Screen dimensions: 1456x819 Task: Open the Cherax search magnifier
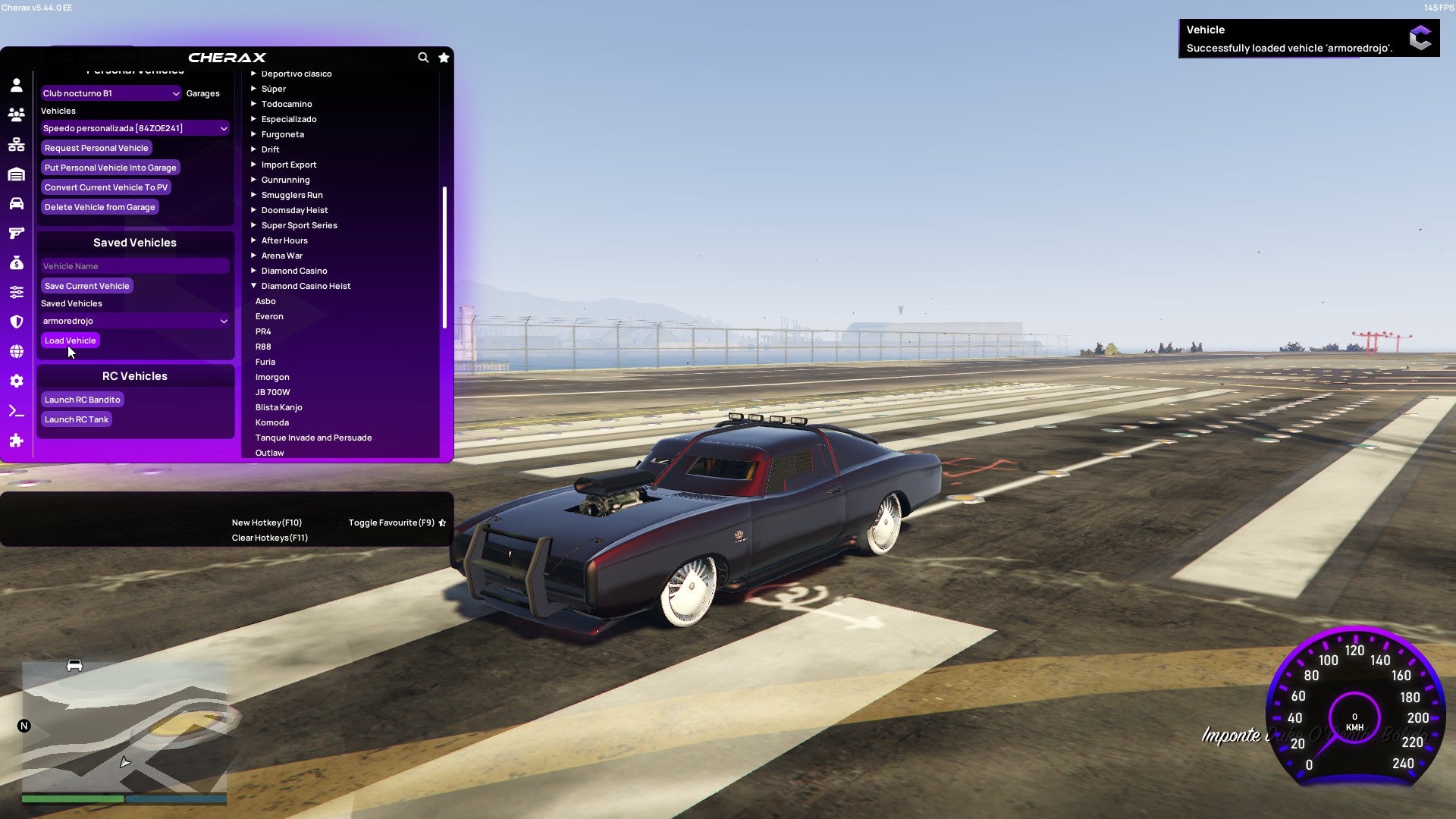pyautogui.click(x=423, y=58)
